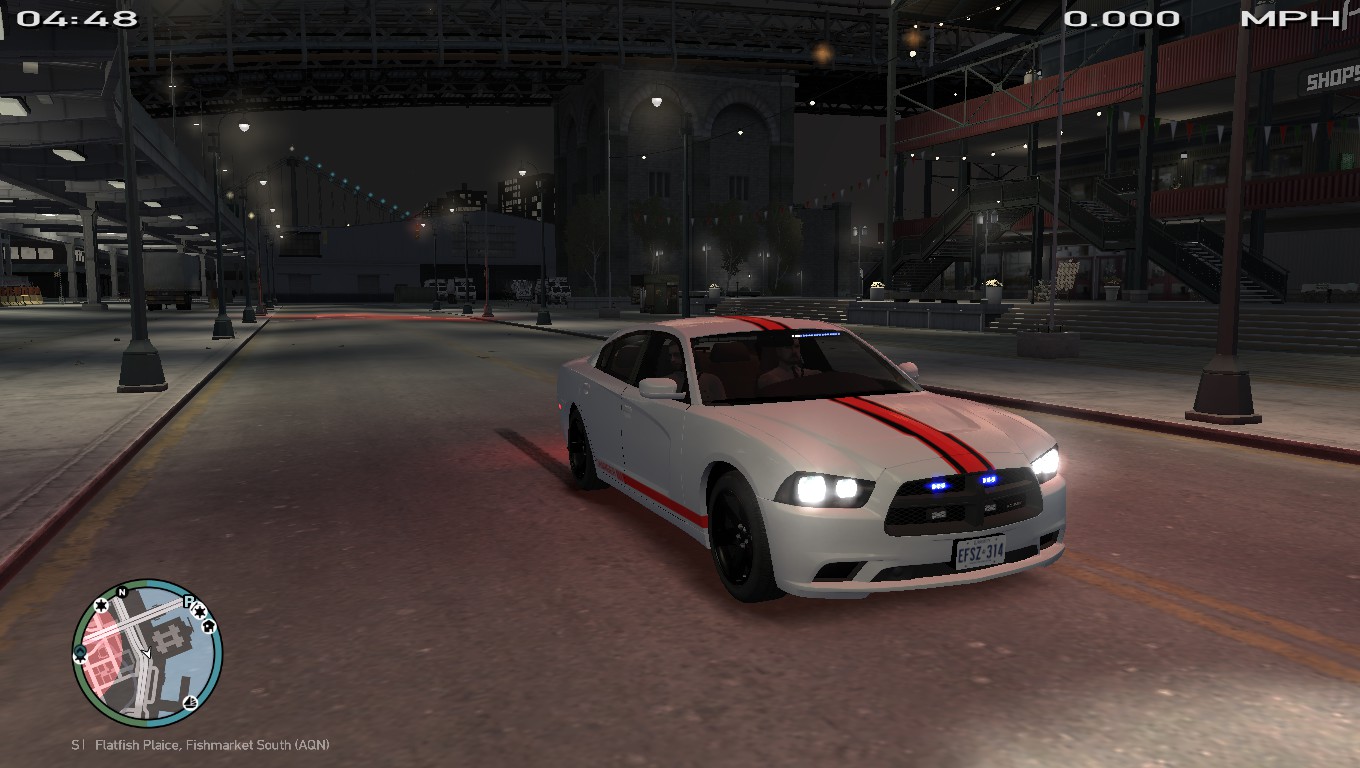The height and width of the screenshot is (768, 1360).
Task: Click the circular minimap radar
Action: click(148, 653)
